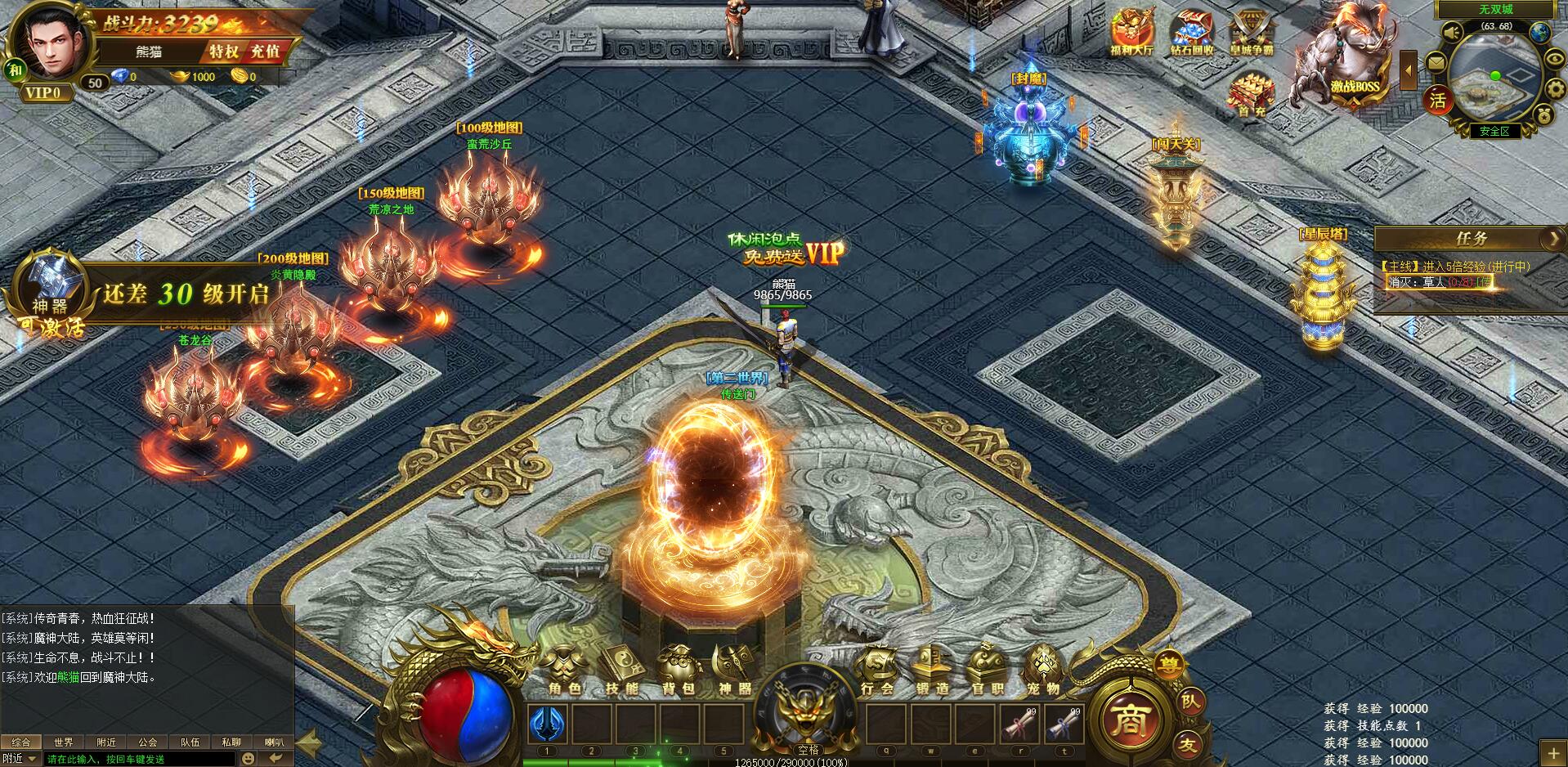The image size is (1568, 767).
Task: Open the 宠物 pet menu
Action: (x=1042, y=670)
